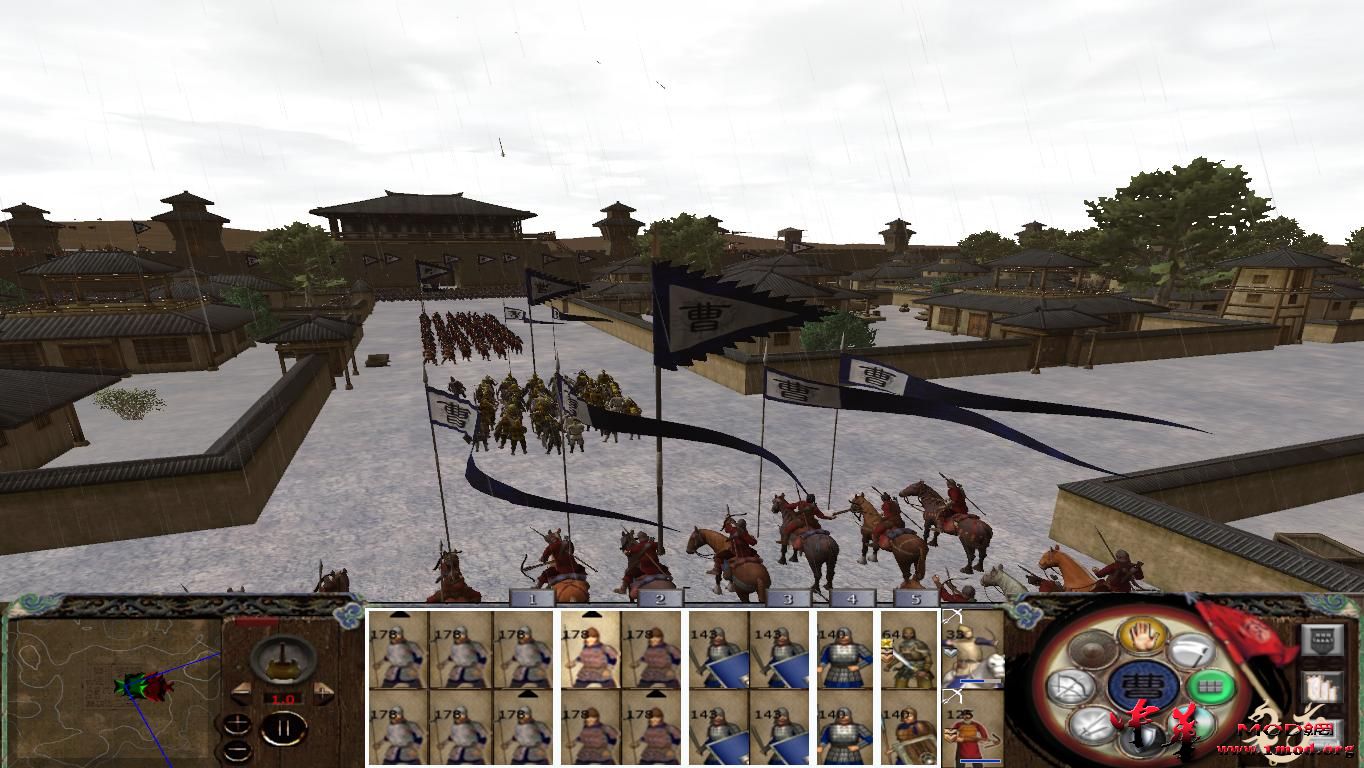Click the red 1.0 speed indicator

(x=286, y=700)
